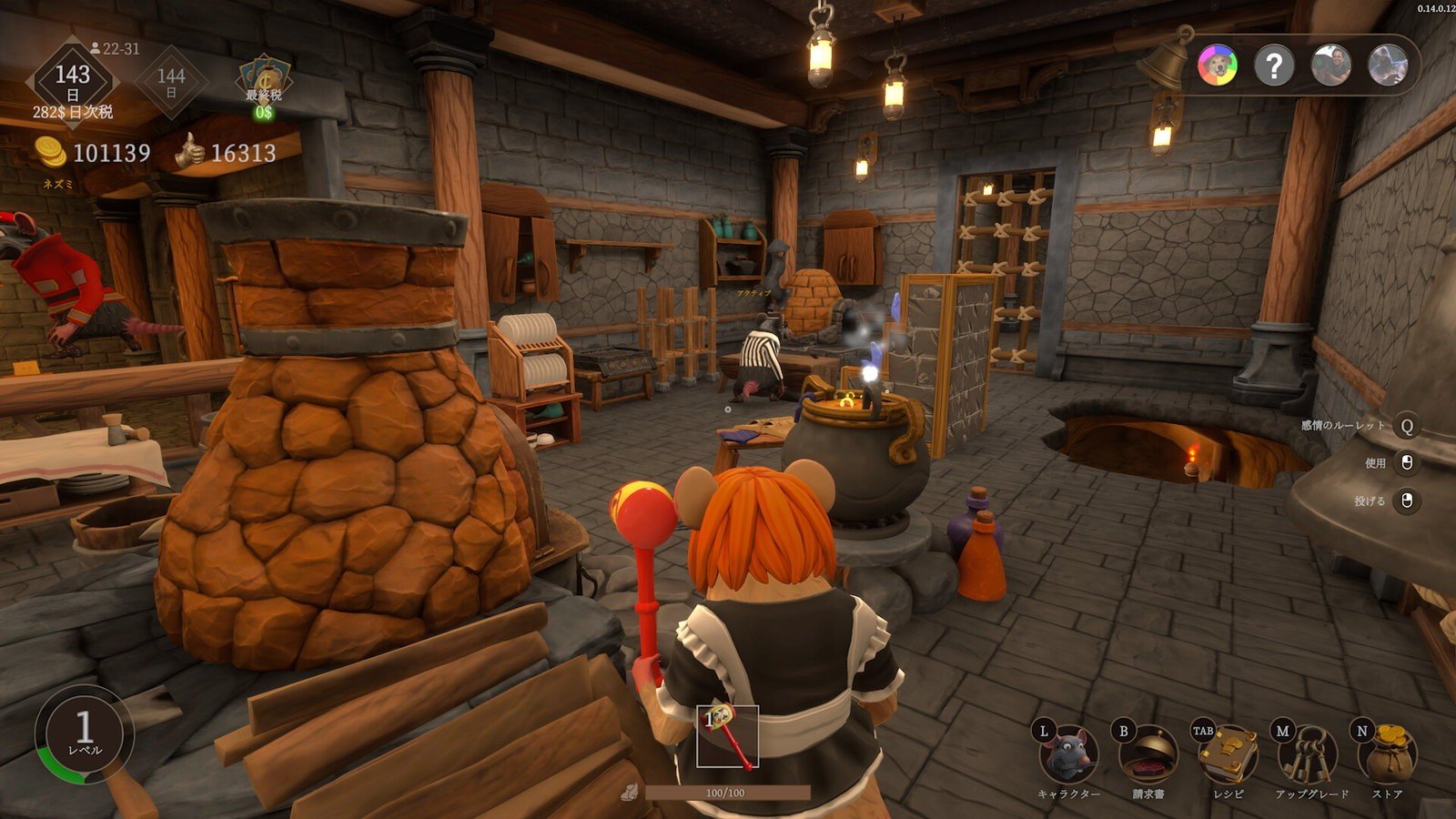Select the day 144 diamond marker
Image resolution: width=1456 pixels, height=819 pixels.
171,82
